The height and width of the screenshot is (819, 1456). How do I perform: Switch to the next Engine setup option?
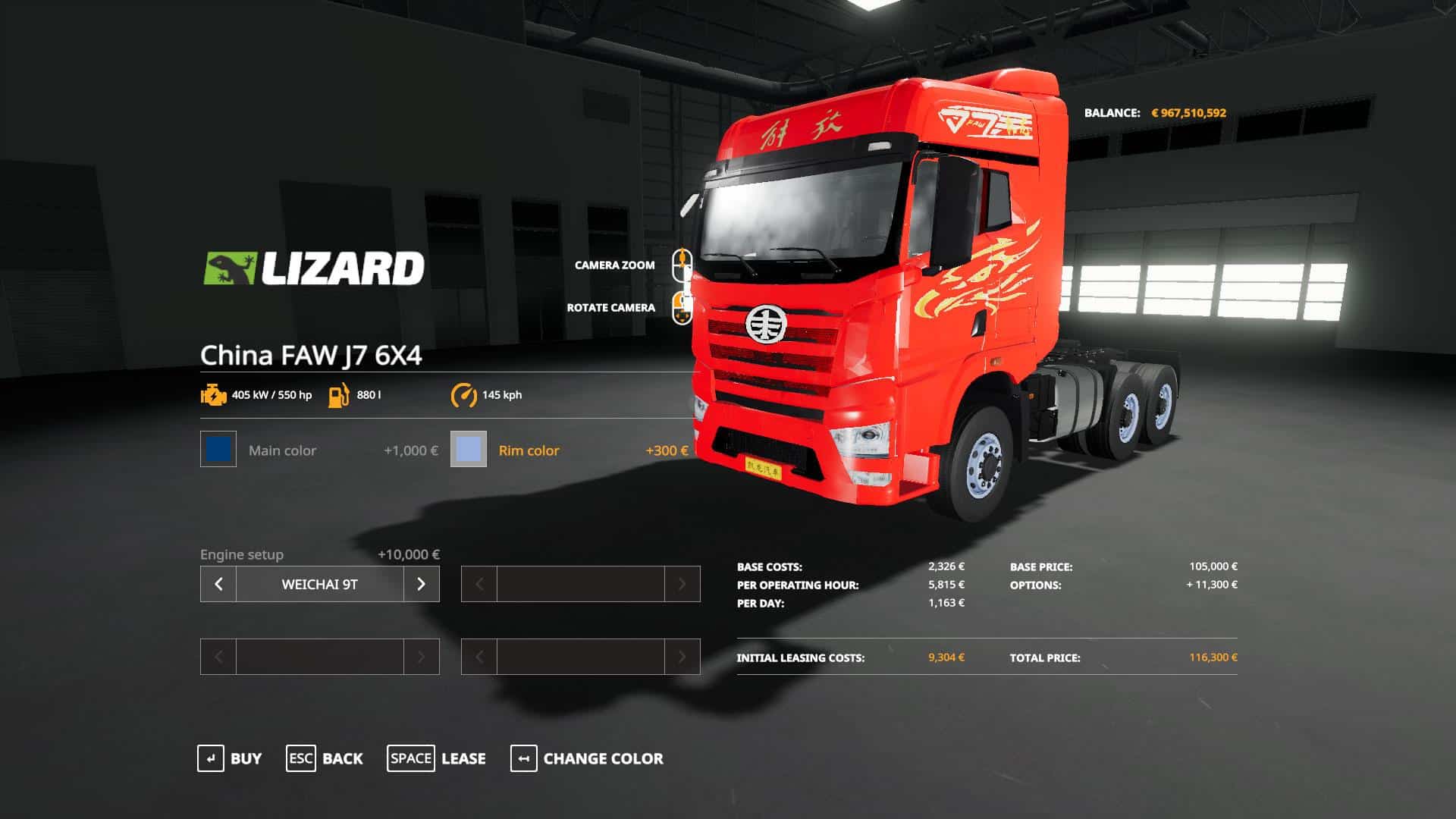422,584
